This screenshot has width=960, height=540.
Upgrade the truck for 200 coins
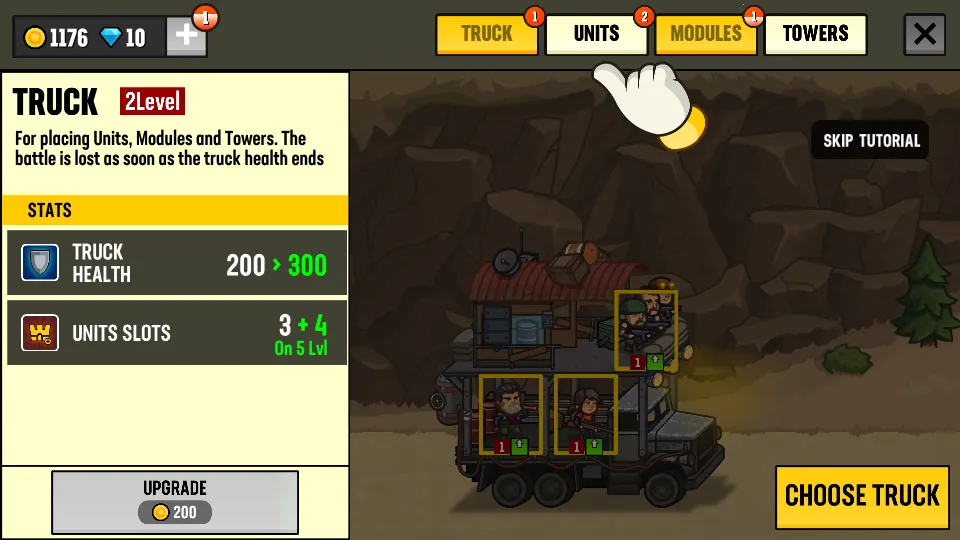[175, 501]
